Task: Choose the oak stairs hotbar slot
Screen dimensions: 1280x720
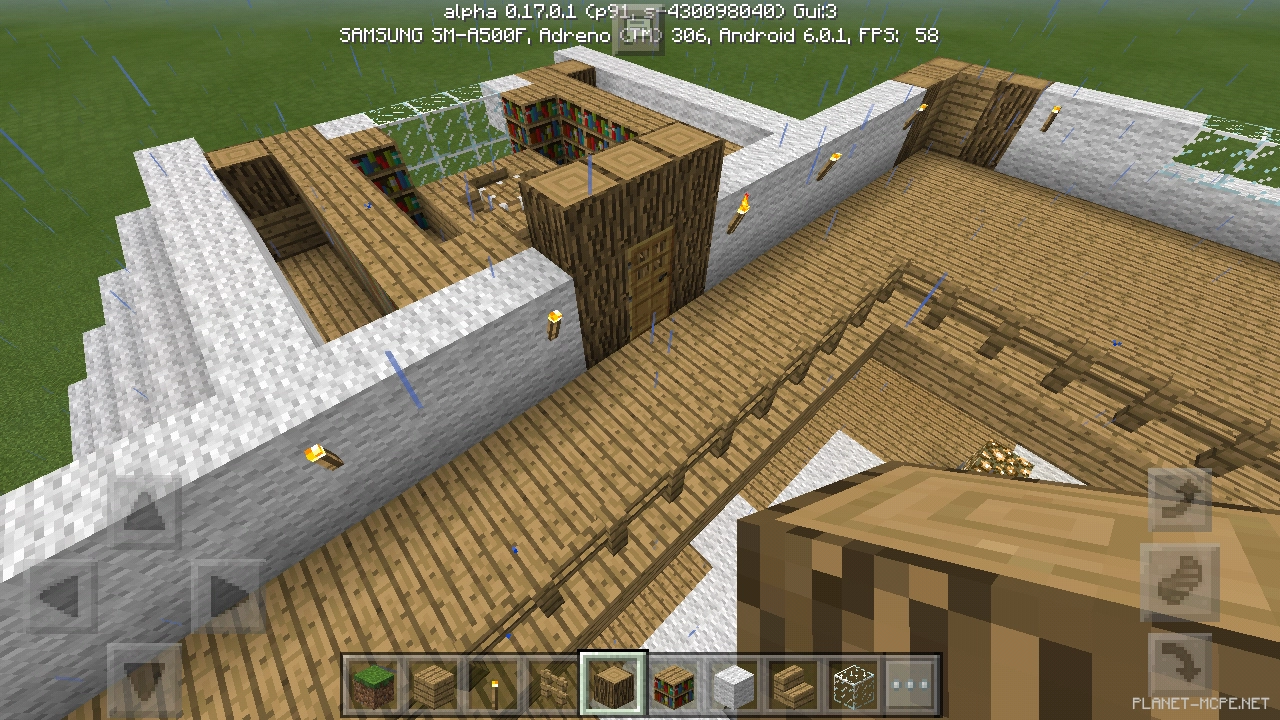Action: 793,686
